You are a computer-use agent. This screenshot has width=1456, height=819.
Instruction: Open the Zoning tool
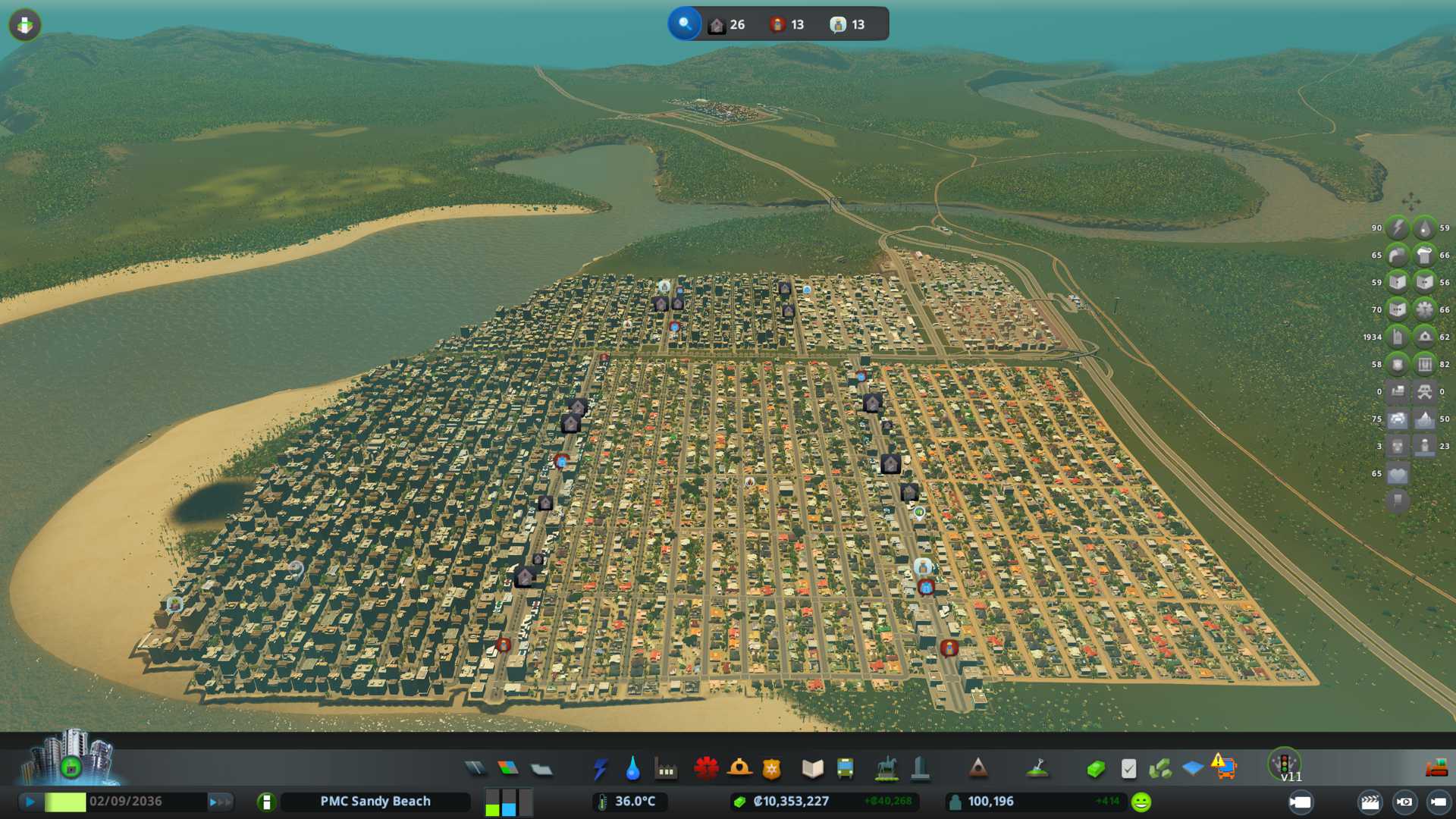click(x=508, y=769)
